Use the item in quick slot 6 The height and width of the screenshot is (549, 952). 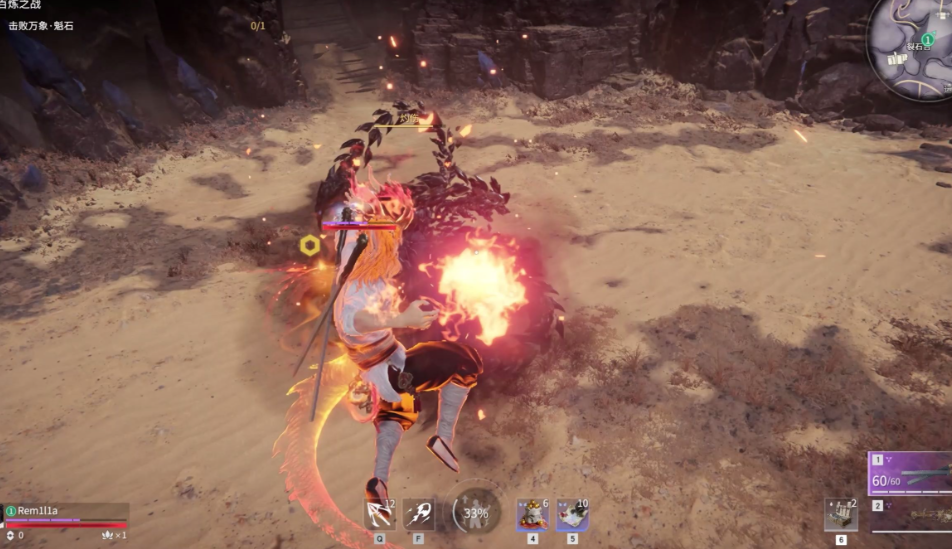pos(840,514)
